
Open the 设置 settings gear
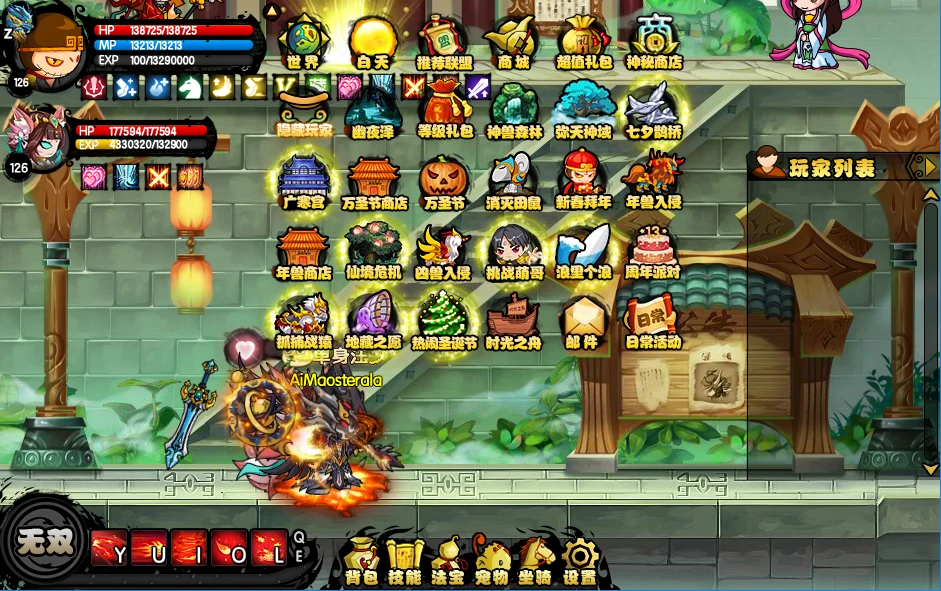(x=579, y=561)
